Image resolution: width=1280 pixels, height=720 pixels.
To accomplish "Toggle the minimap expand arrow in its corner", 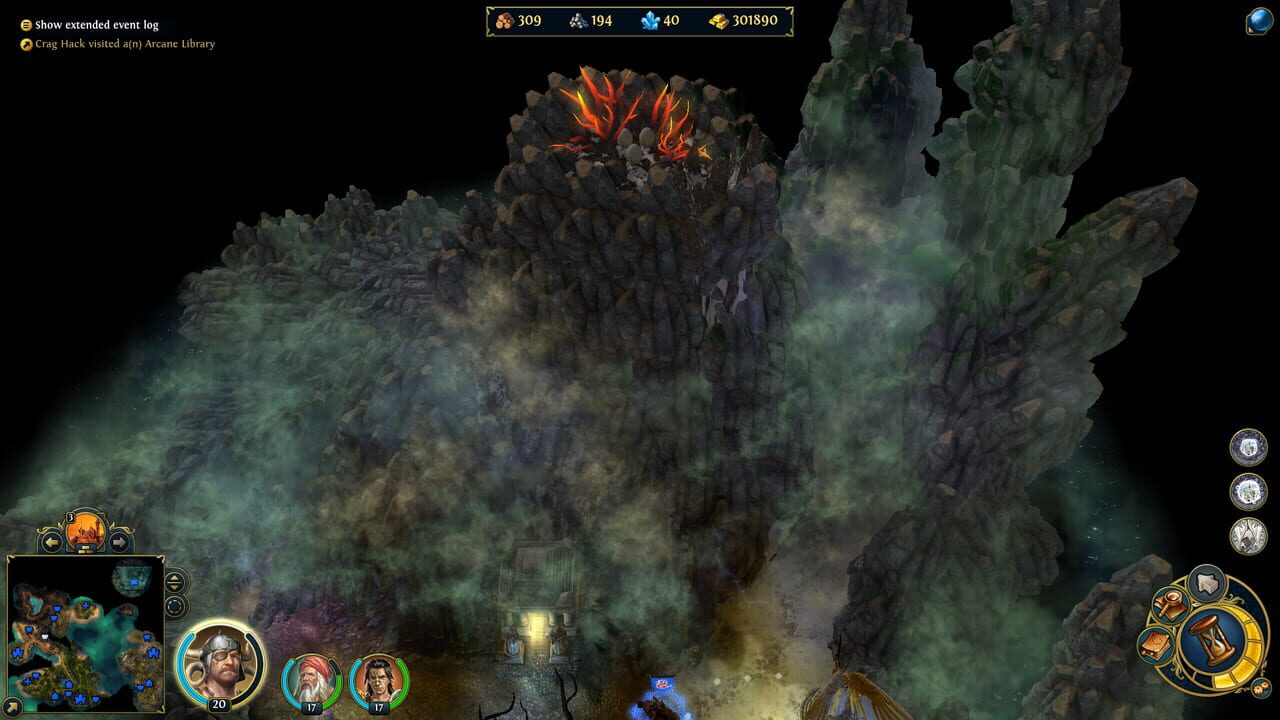I will pyautogui.click(x=12, y=705).
